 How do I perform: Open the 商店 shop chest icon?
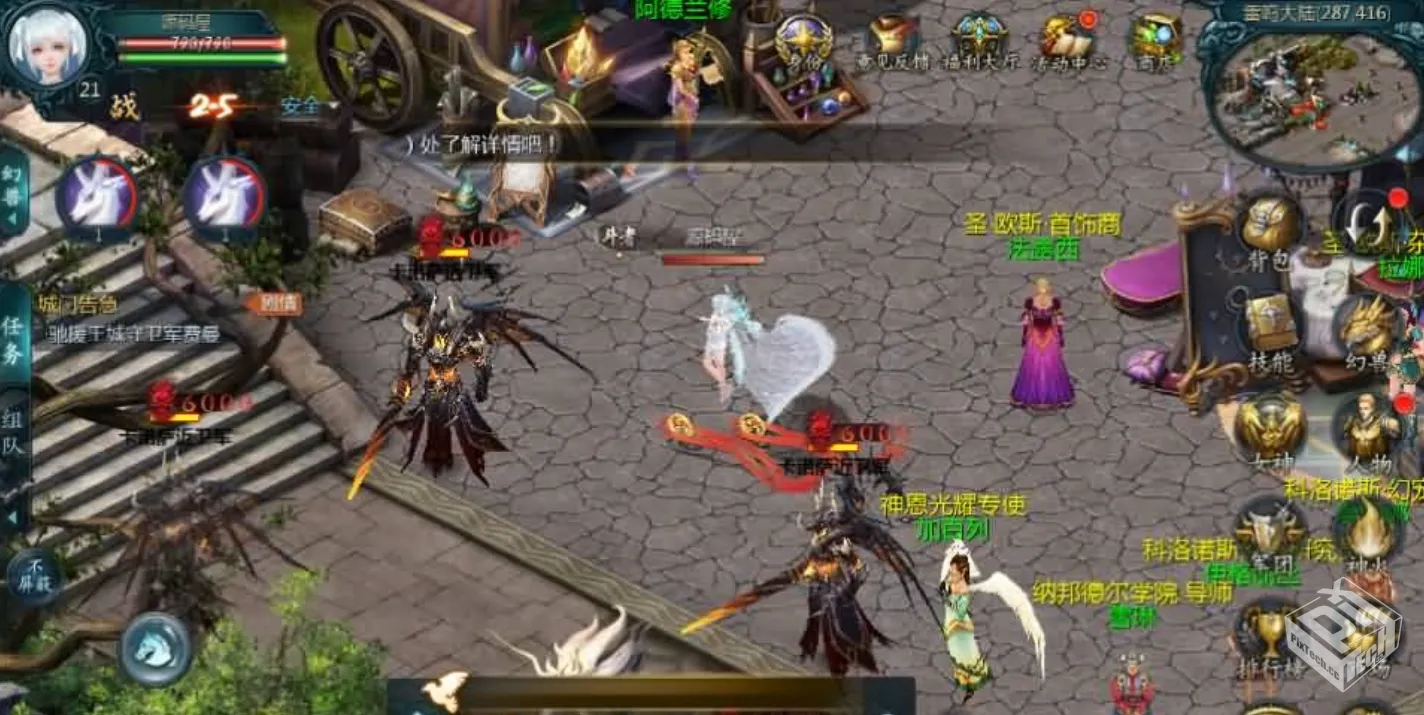coord(1156,40)
